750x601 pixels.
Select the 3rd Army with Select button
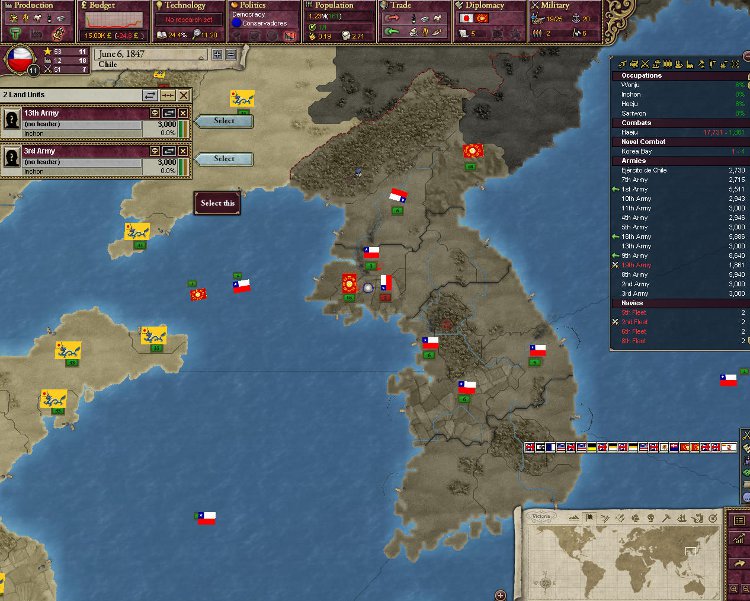pyautogui.click(x=224, y=158)
